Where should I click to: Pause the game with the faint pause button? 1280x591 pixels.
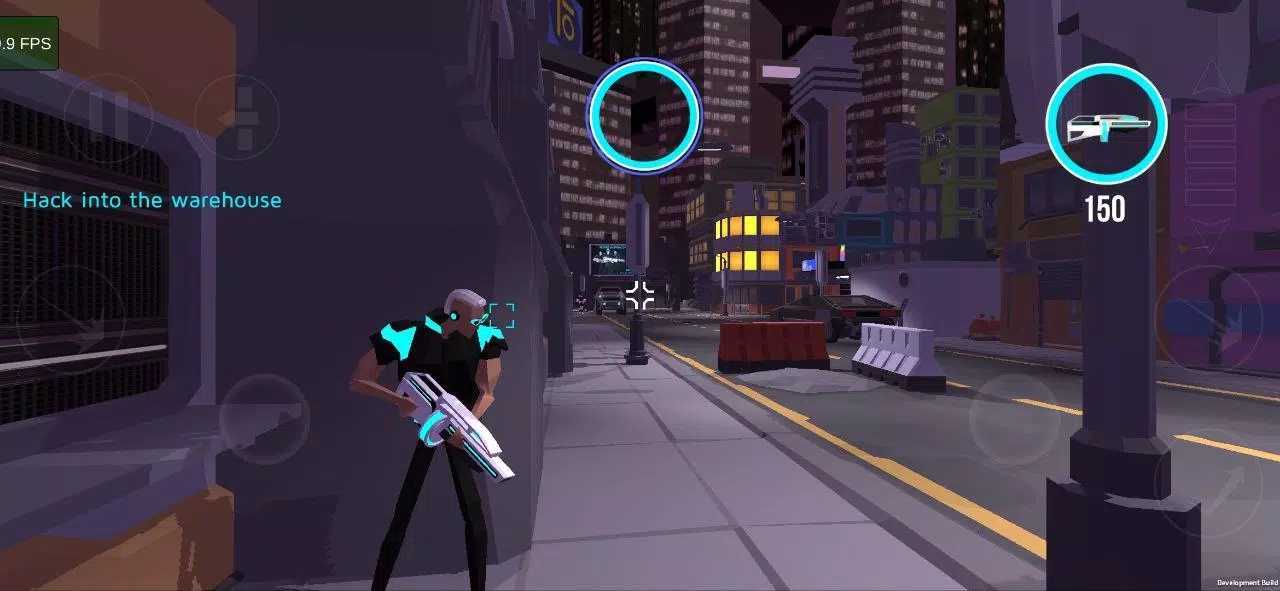108,118
